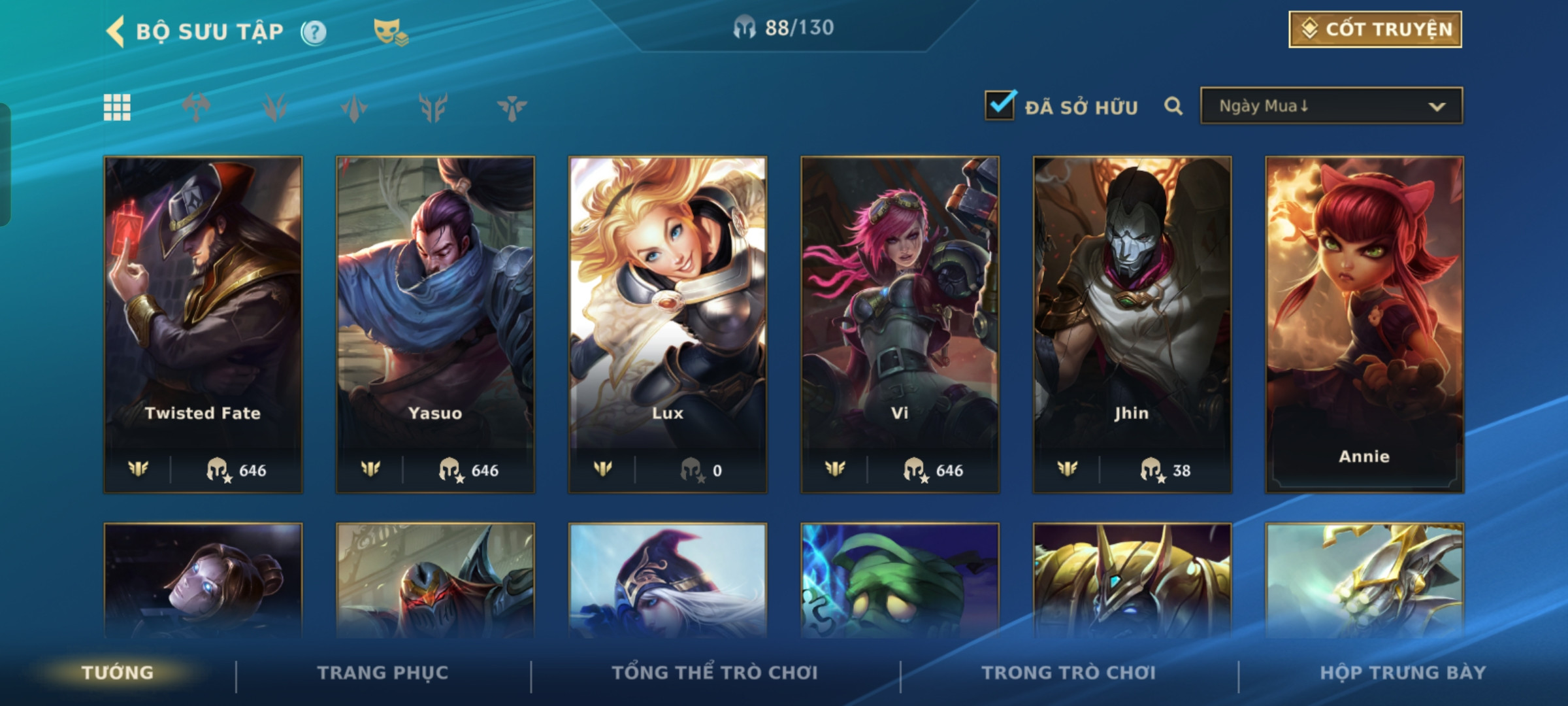Go back from the Bộ Sưu Tập screen
The image size is (1568, 706).
116,31
